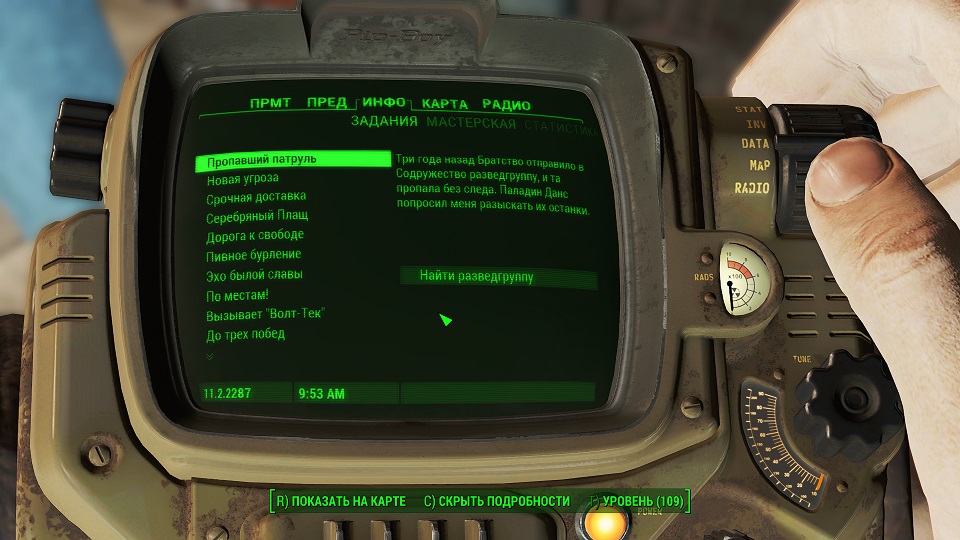Show the ЗАДАНИЯ sub-tab
Screen dimensions: 960x540
(x=384, y=123)
